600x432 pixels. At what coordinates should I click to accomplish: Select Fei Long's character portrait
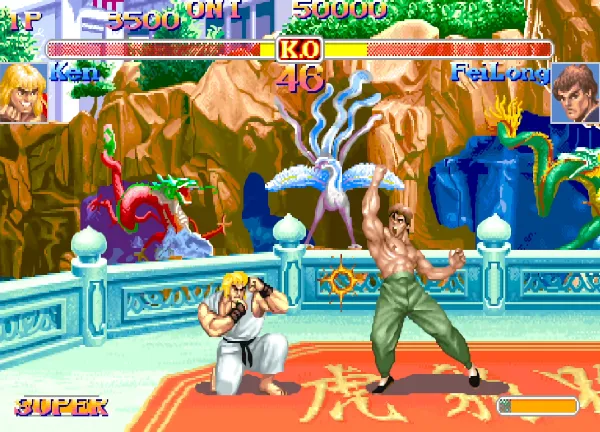coord(574,92)
